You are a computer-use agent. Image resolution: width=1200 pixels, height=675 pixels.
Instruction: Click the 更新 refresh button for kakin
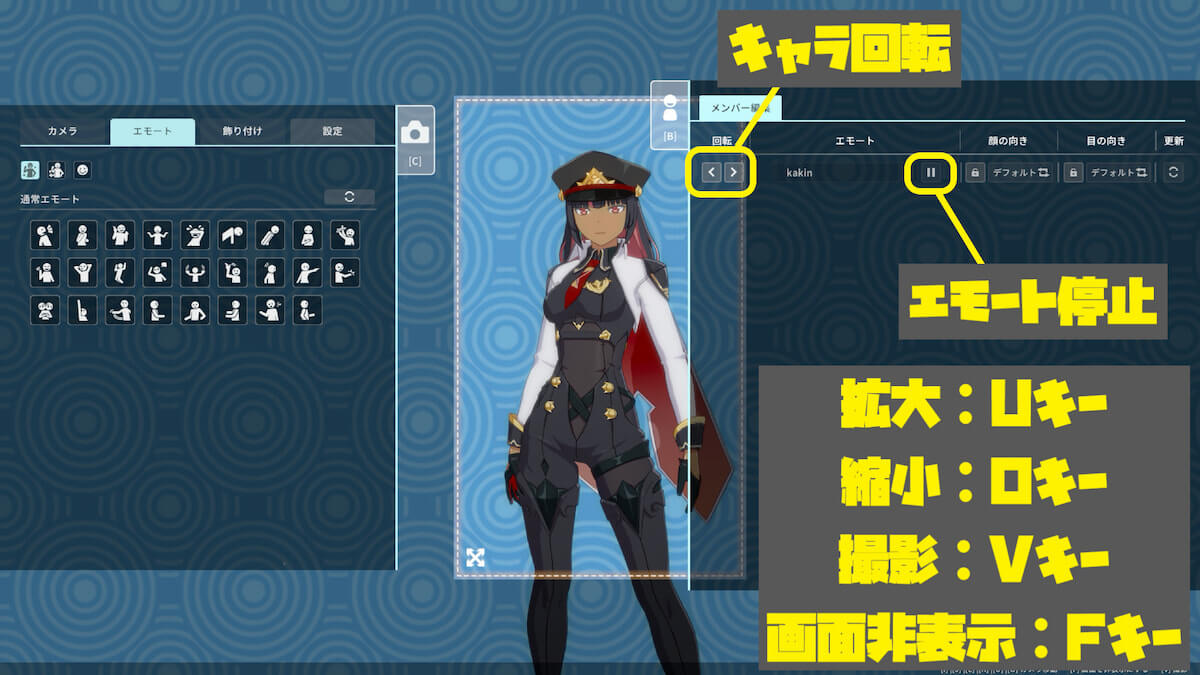pos(1174,173)
